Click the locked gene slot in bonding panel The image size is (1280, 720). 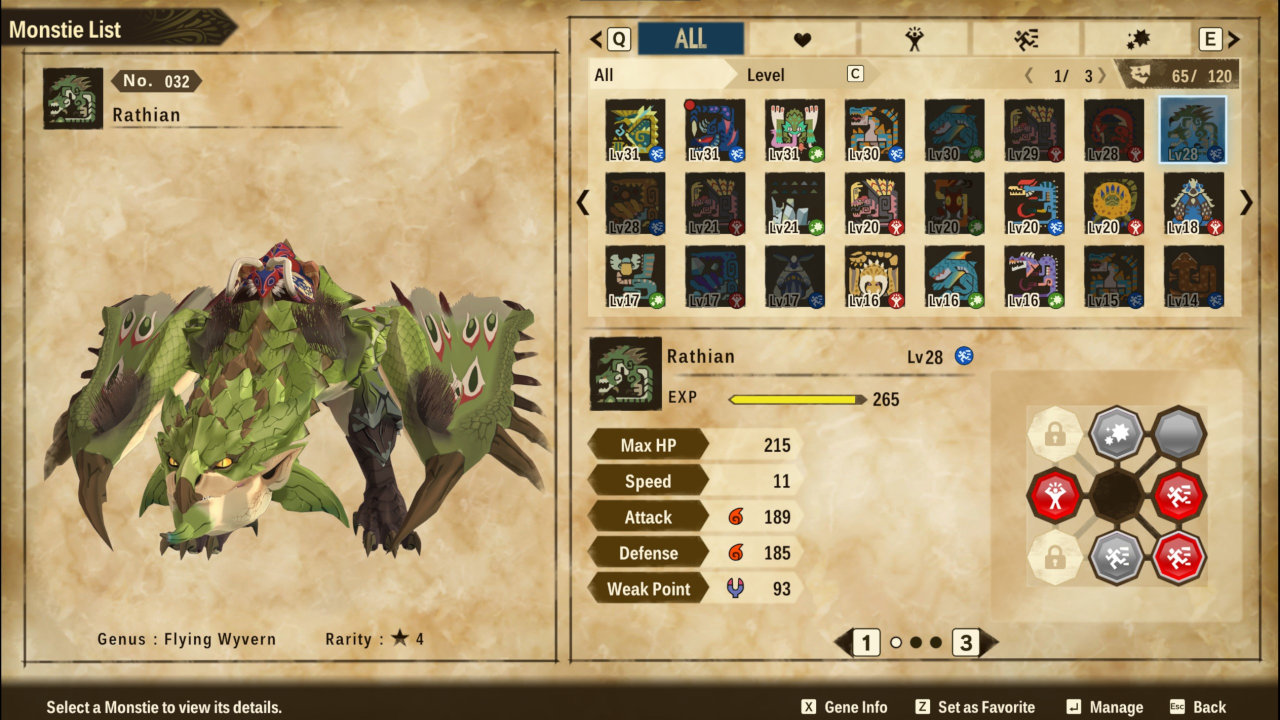(1056, 434)
